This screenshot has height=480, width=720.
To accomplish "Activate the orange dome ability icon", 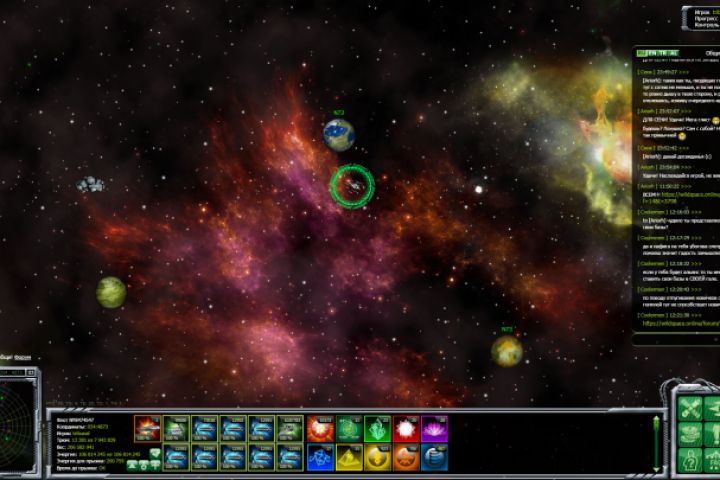I will 406,457.
